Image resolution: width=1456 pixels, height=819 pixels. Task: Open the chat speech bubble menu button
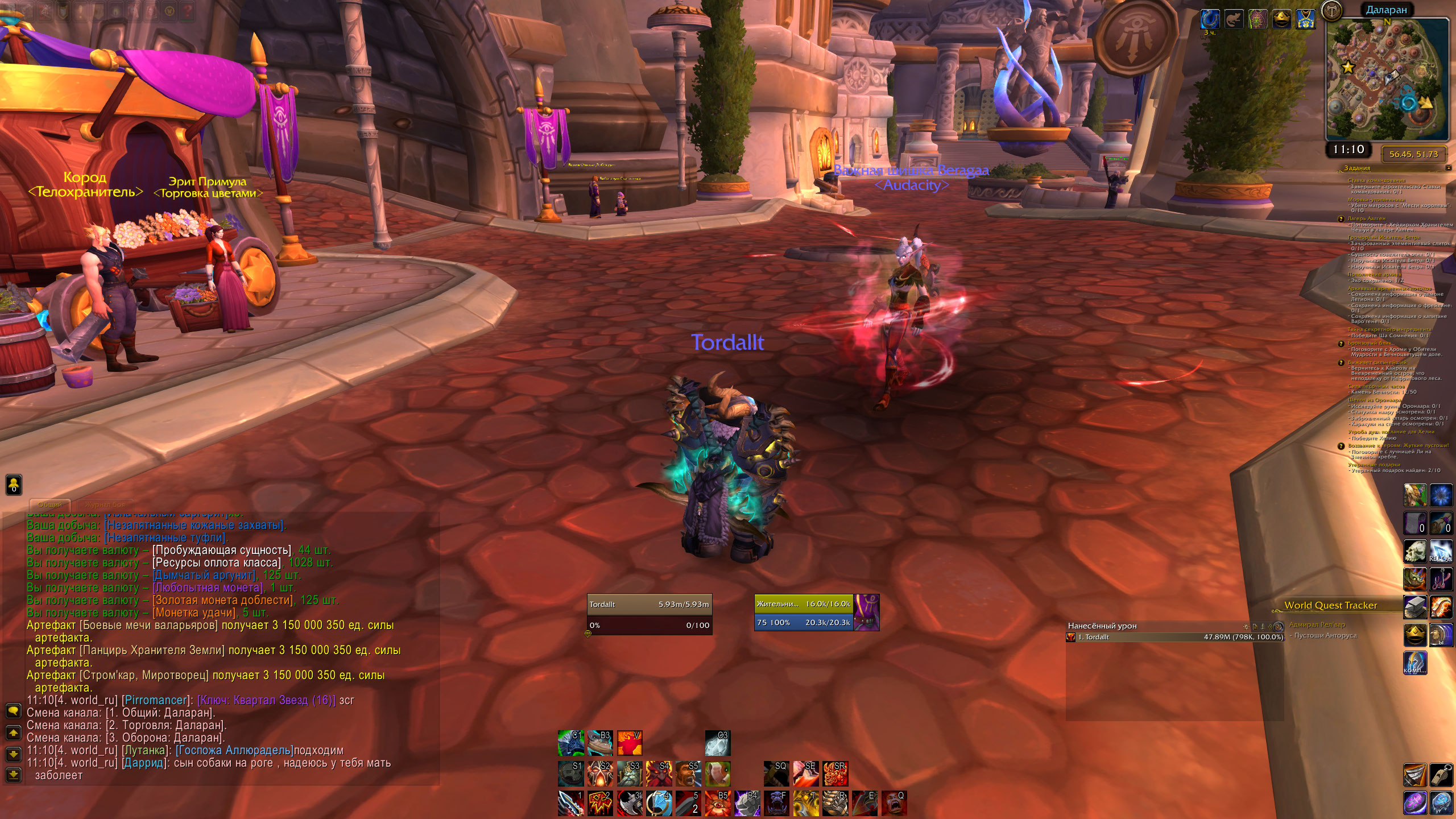tap(13, 711)
